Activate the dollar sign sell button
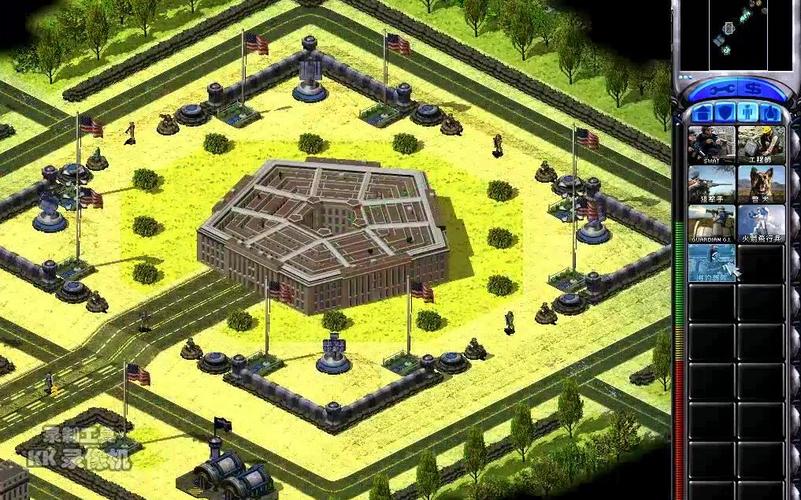The height and width of the screenshot is (500, 801). [x=751, y=89]
